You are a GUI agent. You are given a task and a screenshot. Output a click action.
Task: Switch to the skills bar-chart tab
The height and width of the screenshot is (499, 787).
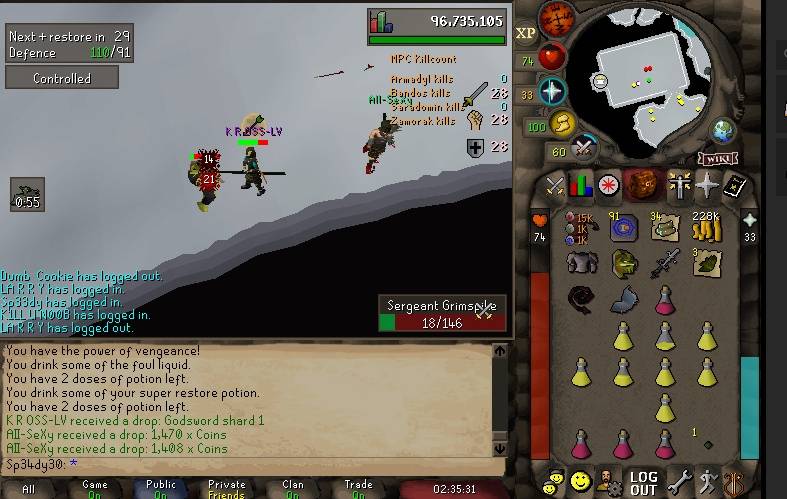[x=581, y=185]
